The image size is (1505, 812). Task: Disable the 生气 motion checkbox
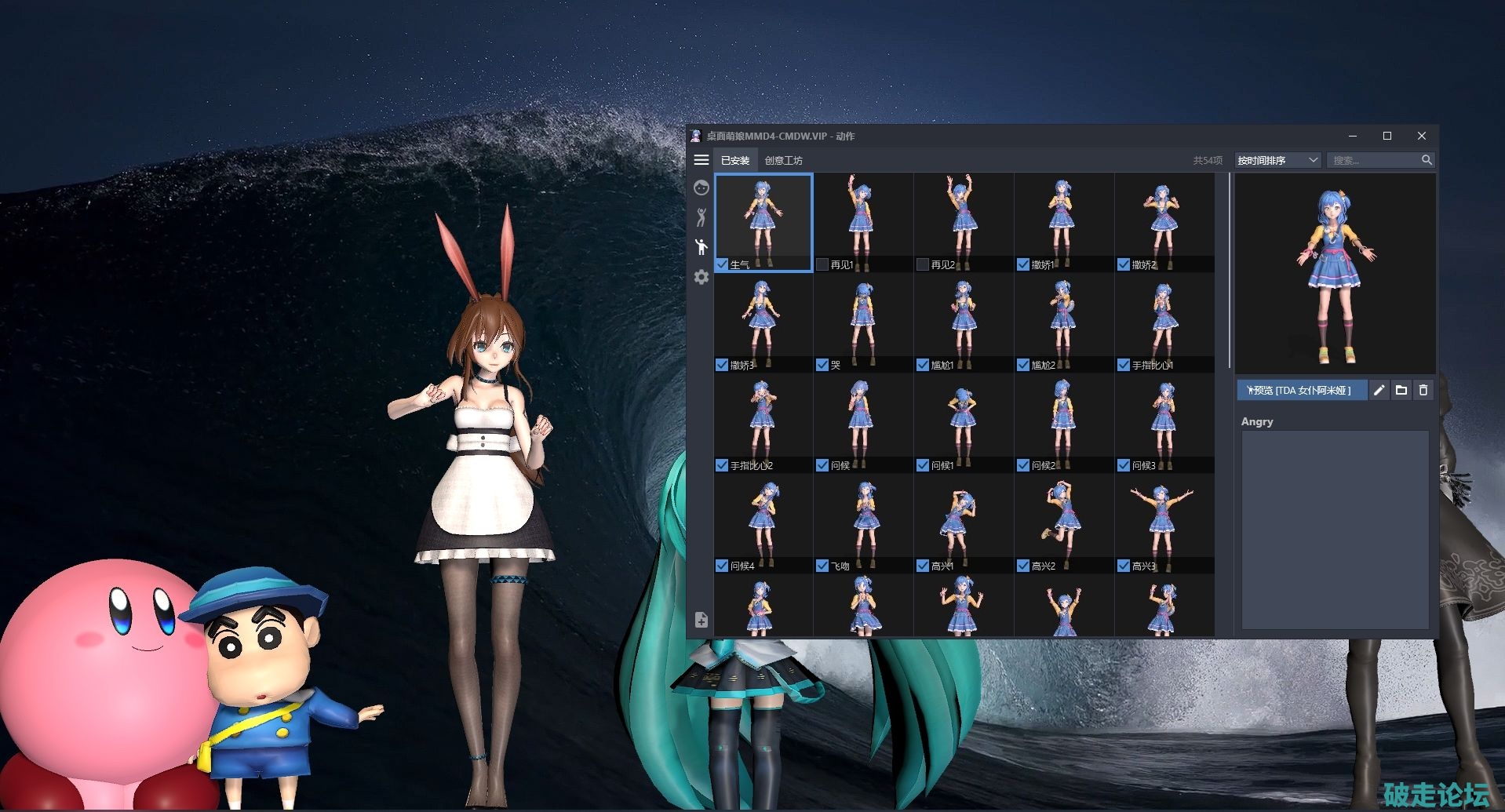pos(722,264)
